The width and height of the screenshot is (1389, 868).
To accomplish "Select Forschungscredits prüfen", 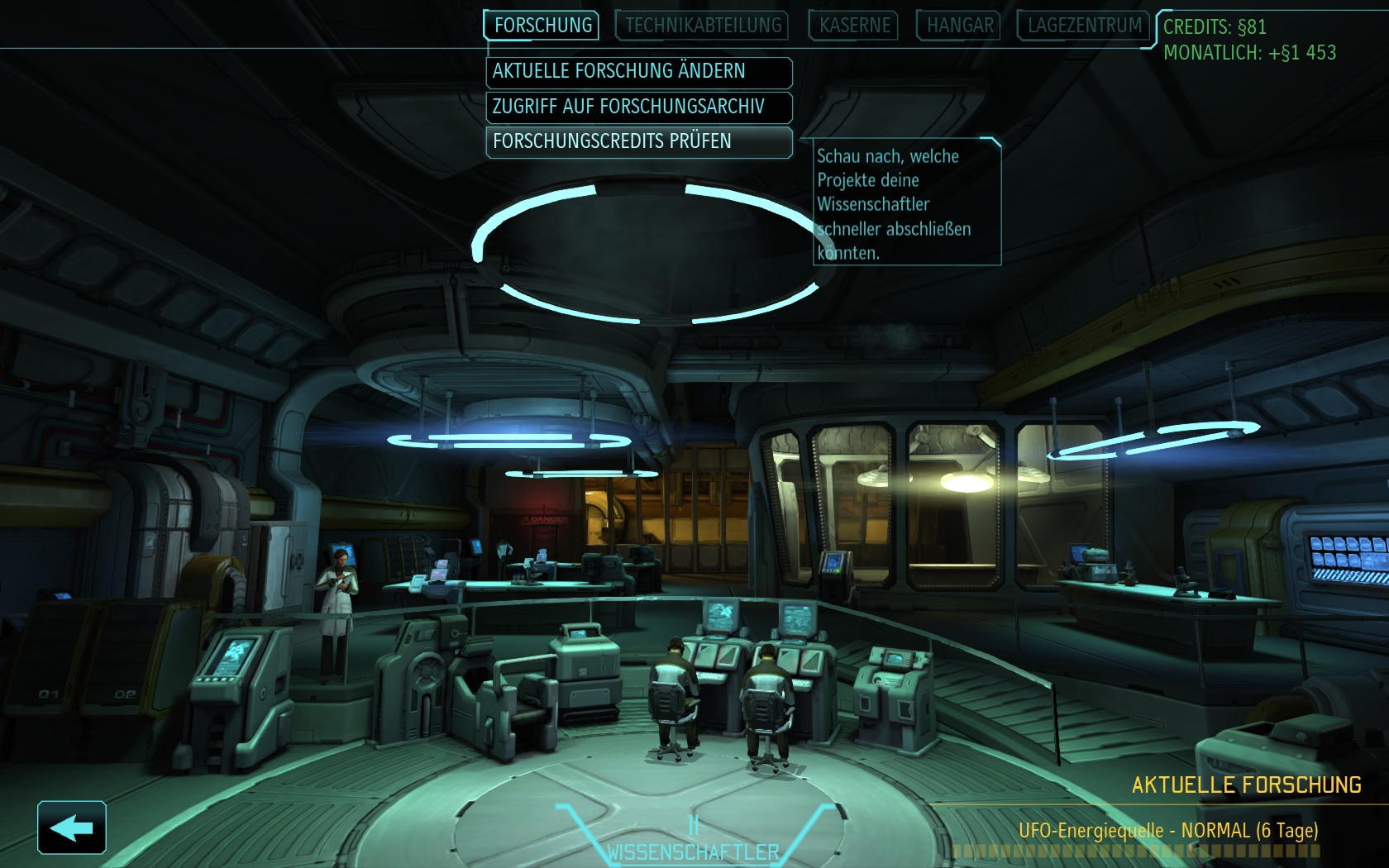I will click(x=638, y=141).
